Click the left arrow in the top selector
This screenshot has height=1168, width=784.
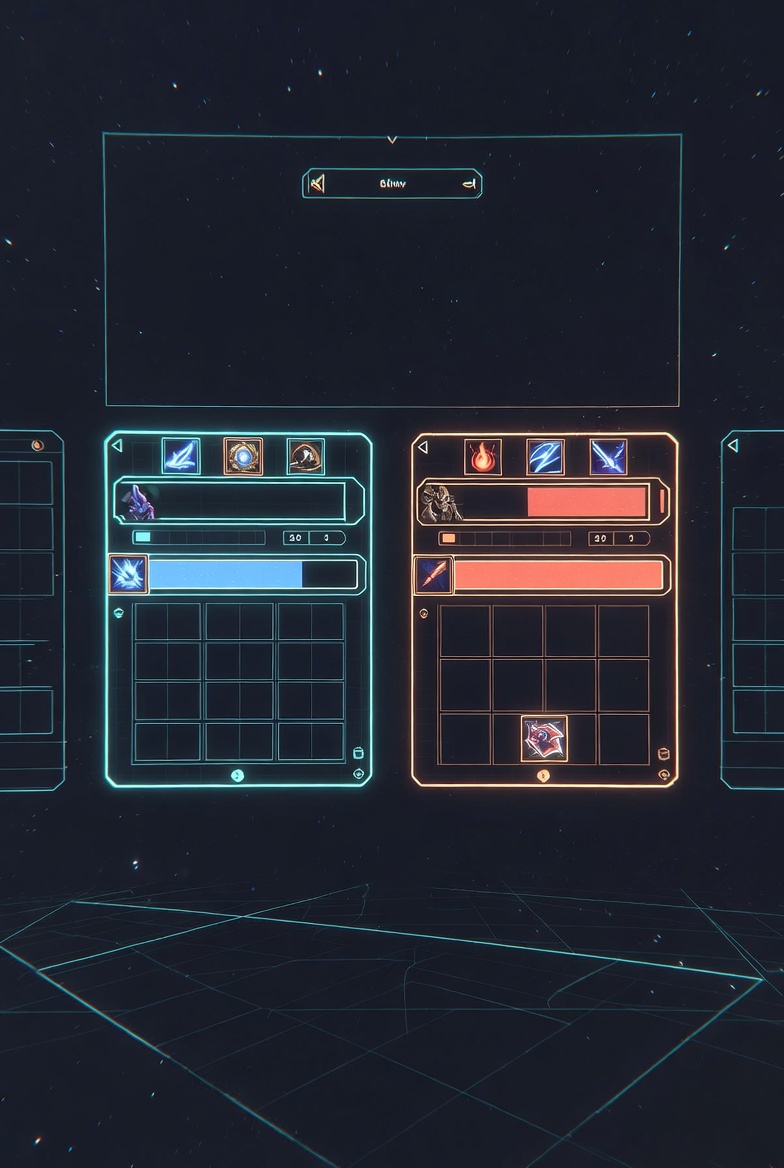pos(317,183)
